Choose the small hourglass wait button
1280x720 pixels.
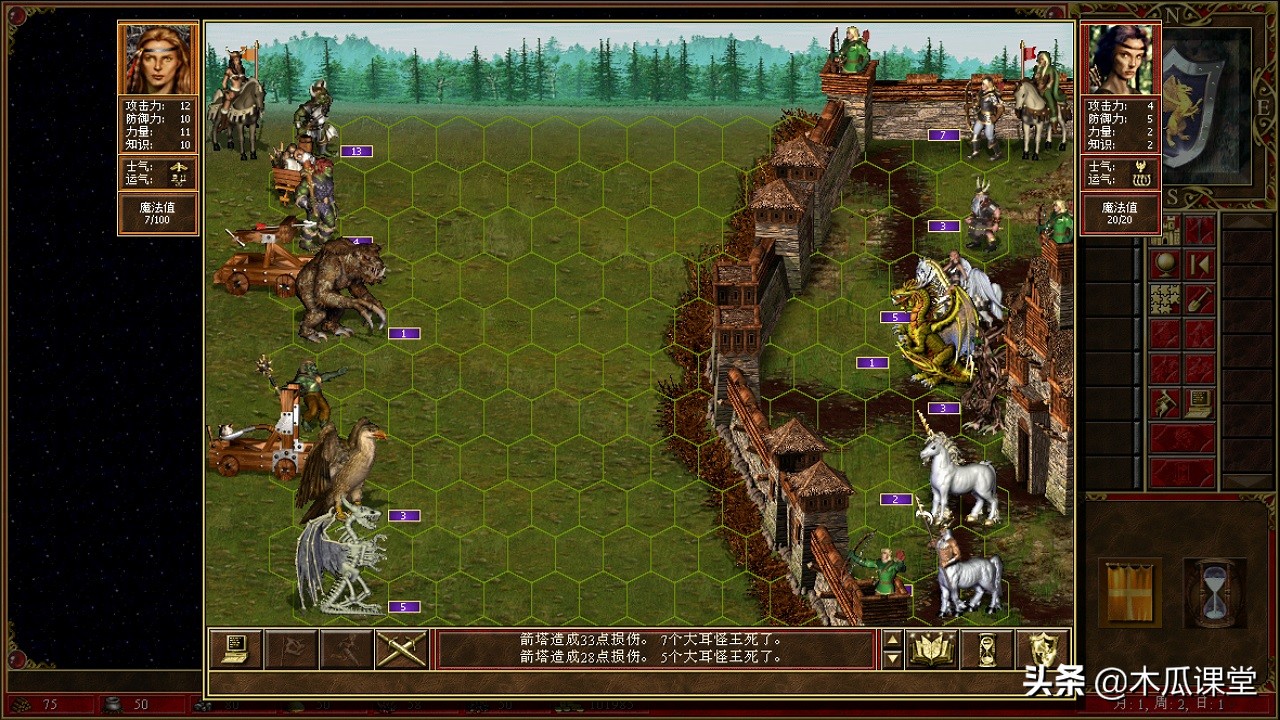pyautogui.click(x=987, y=649)
